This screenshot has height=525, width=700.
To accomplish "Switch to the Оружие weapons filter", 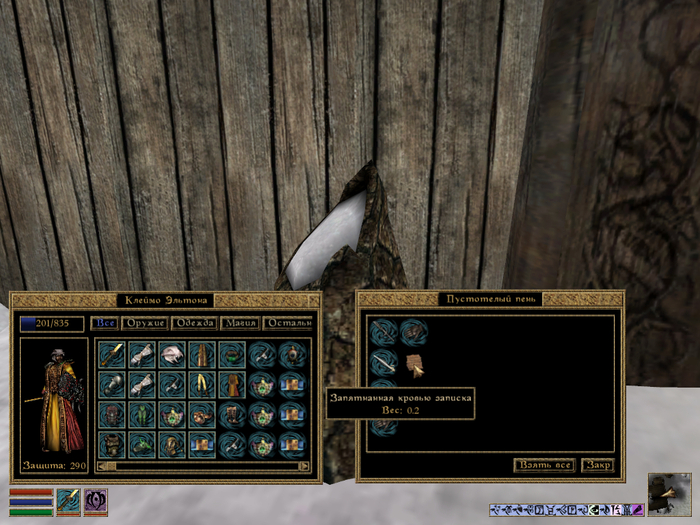I will tap(144, 323).
